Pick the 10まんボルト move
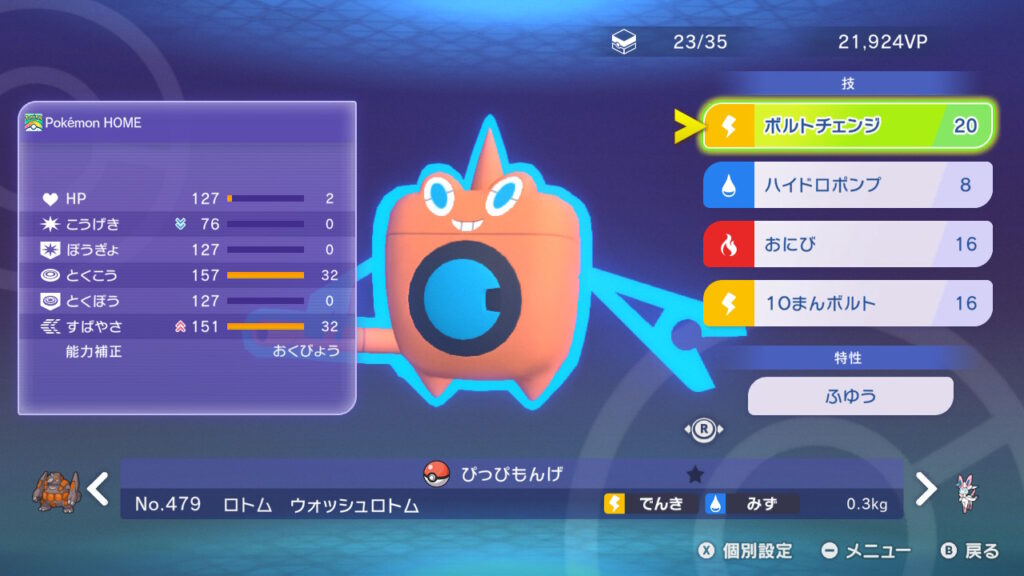The height and width of the screenshot is (576, 1024). [847, 303]
